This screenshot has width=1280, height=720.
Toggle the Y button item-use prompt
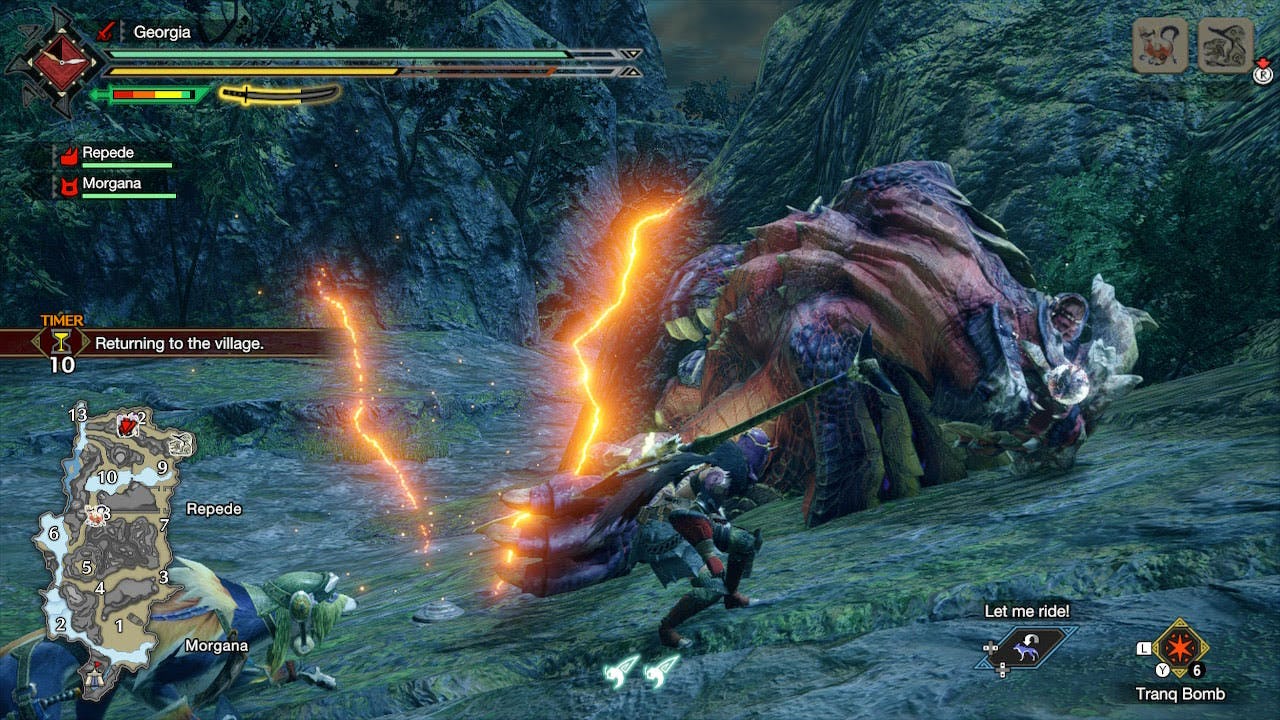pos(1163,668)
